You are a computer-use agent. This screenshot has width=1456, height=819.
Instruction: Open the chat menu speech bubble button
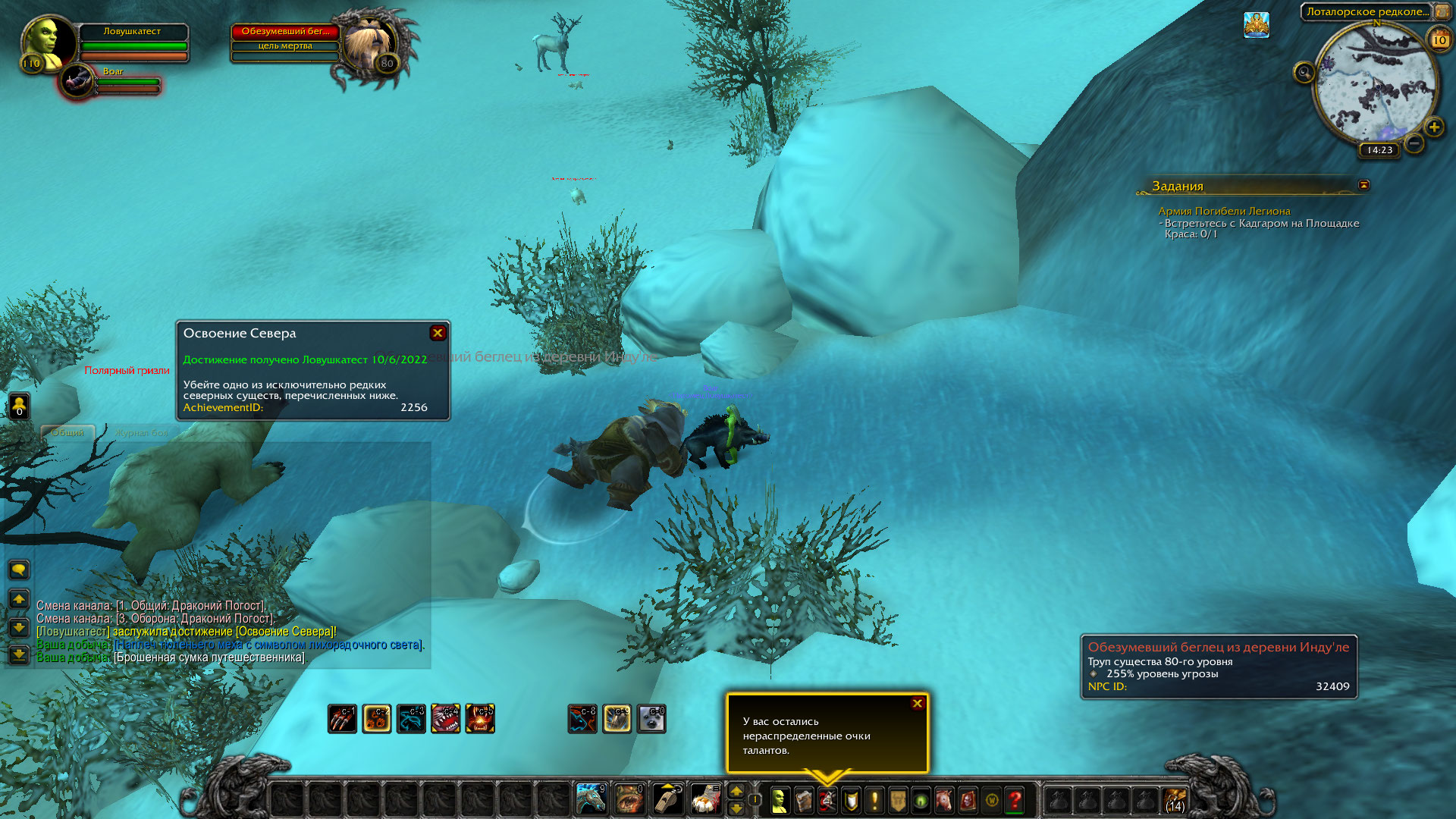click(19, 570)
